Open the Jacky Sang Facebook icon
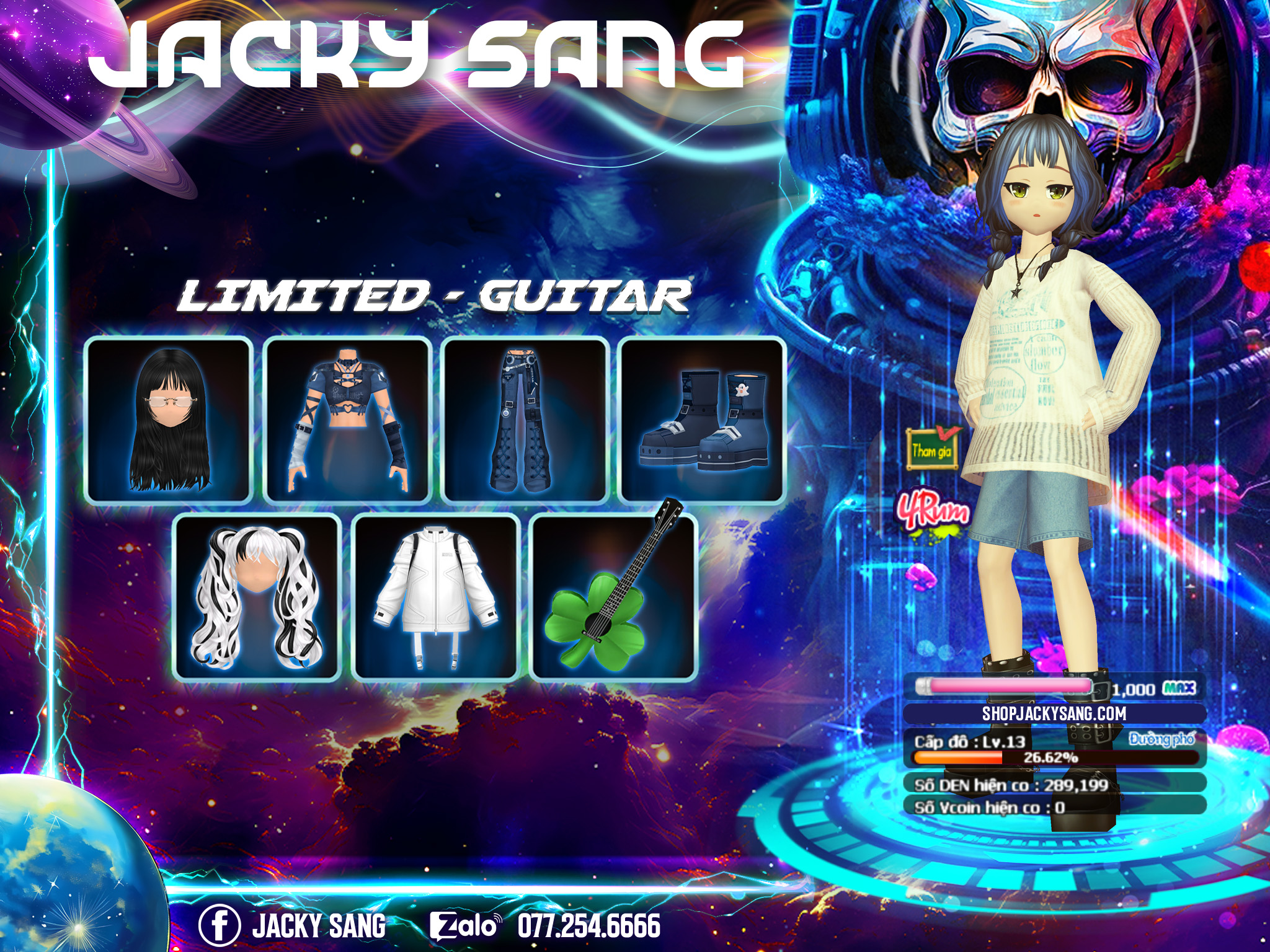 coord(219,925)
